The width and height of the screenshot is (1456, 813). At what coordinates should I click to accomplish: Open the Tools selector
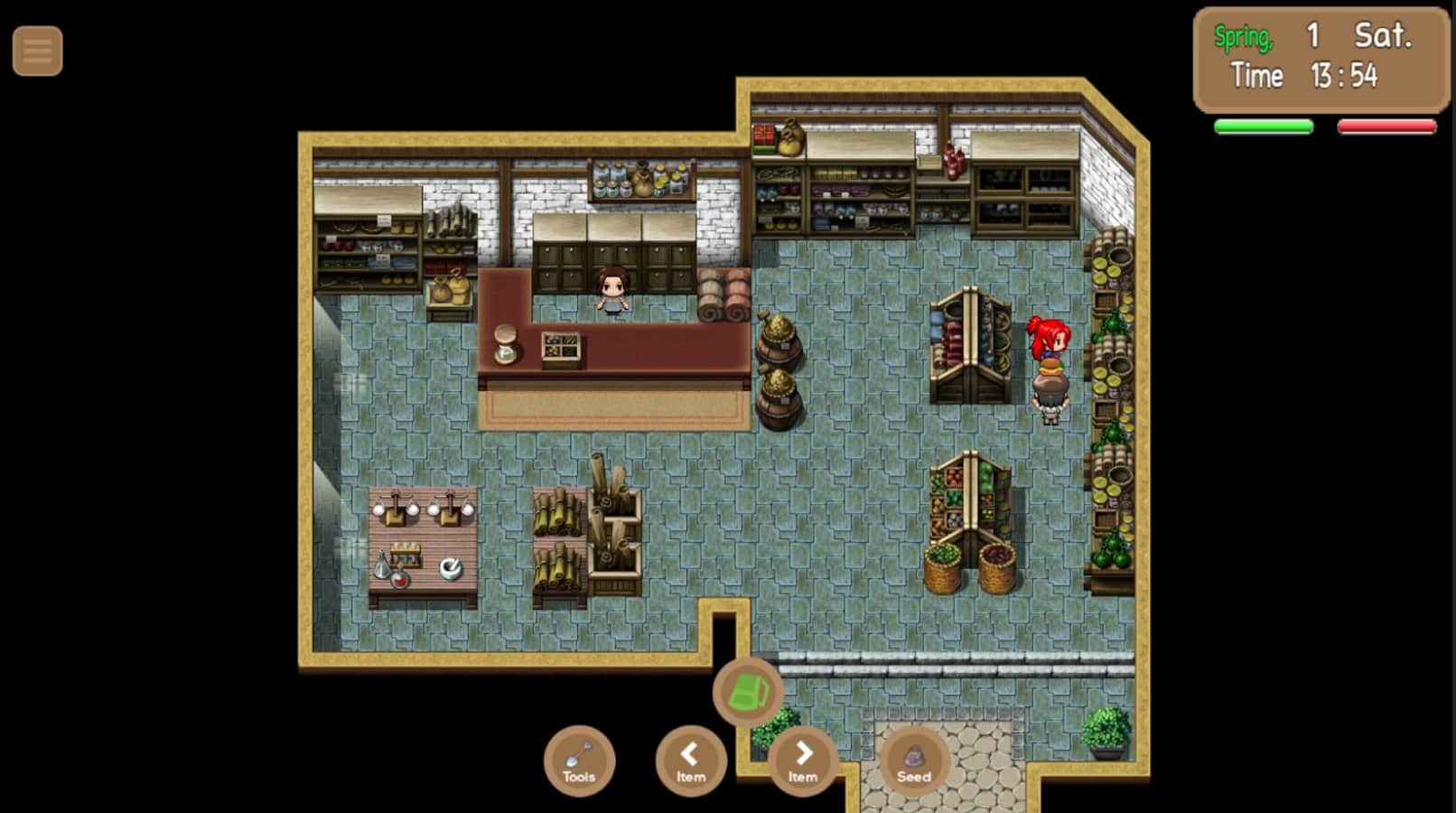tap(579, 762)
